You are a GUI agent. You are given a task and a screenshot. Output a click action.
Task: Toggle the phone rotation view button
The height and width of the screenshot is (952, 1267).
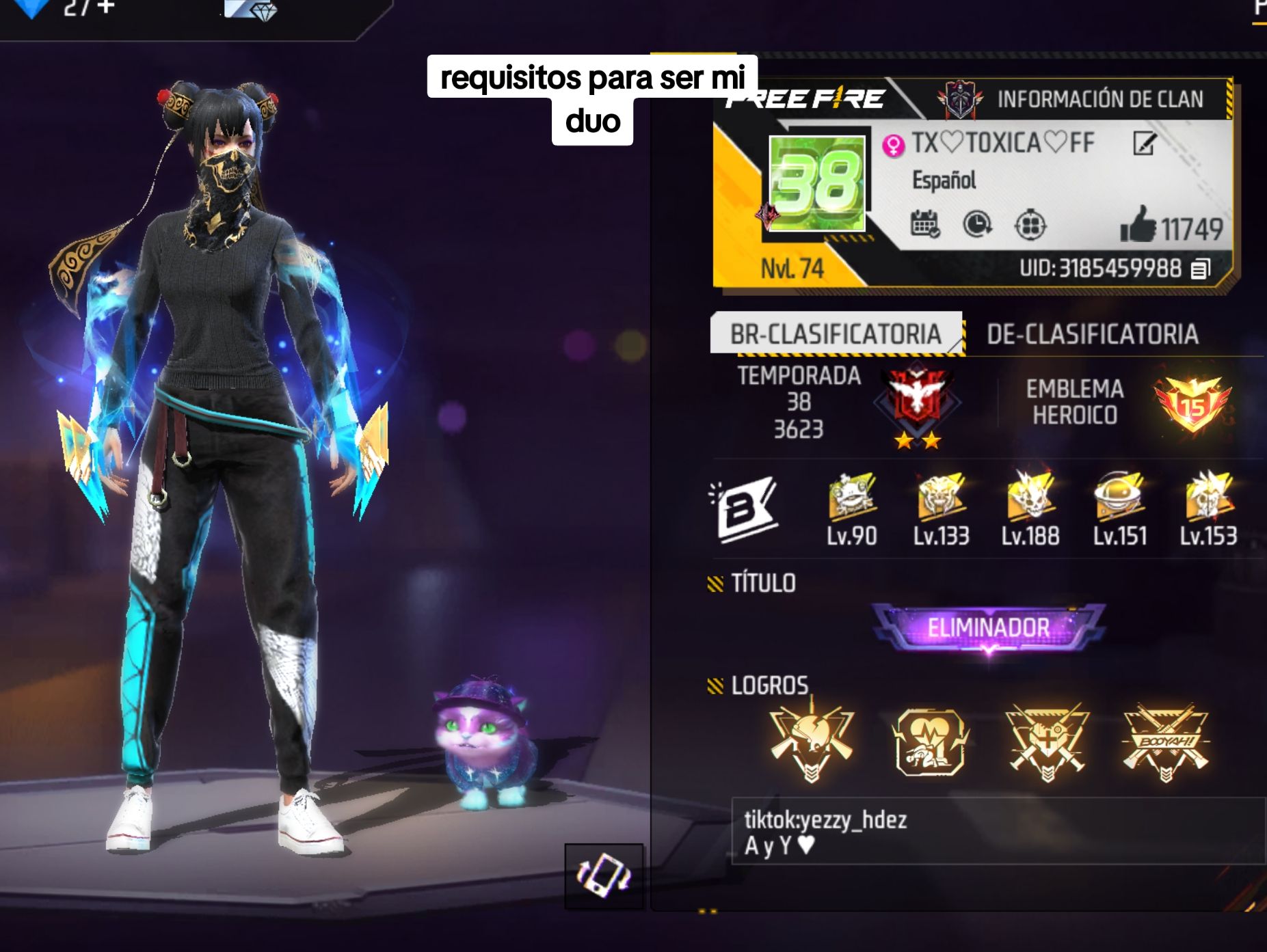(603, 875)
